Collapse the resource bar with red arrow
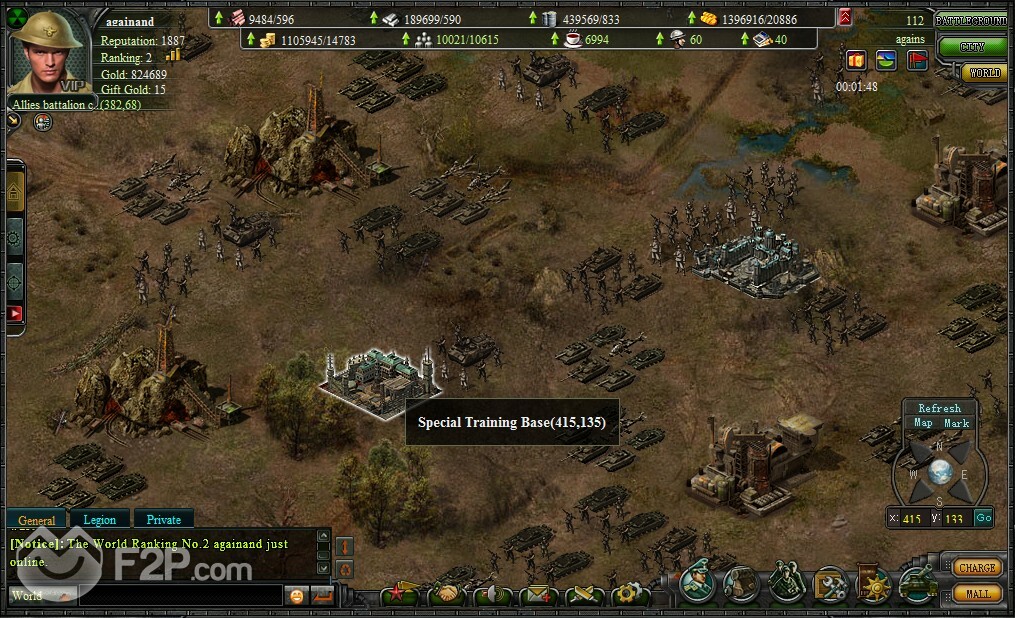The image size is (1015, 618). [845, 18]
